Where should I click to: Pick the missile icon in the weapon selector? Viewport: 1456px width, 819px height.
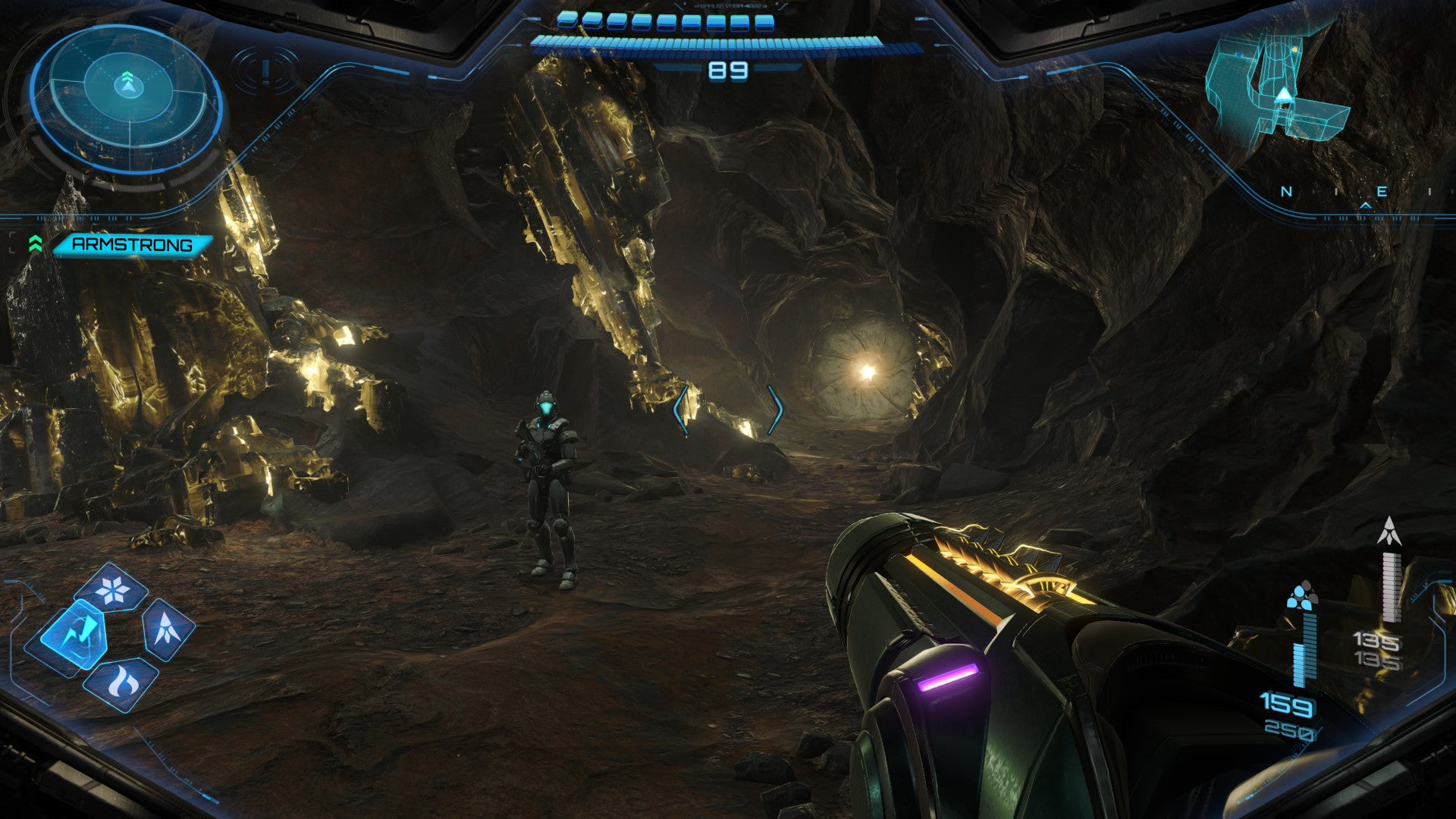click(166, 629)
